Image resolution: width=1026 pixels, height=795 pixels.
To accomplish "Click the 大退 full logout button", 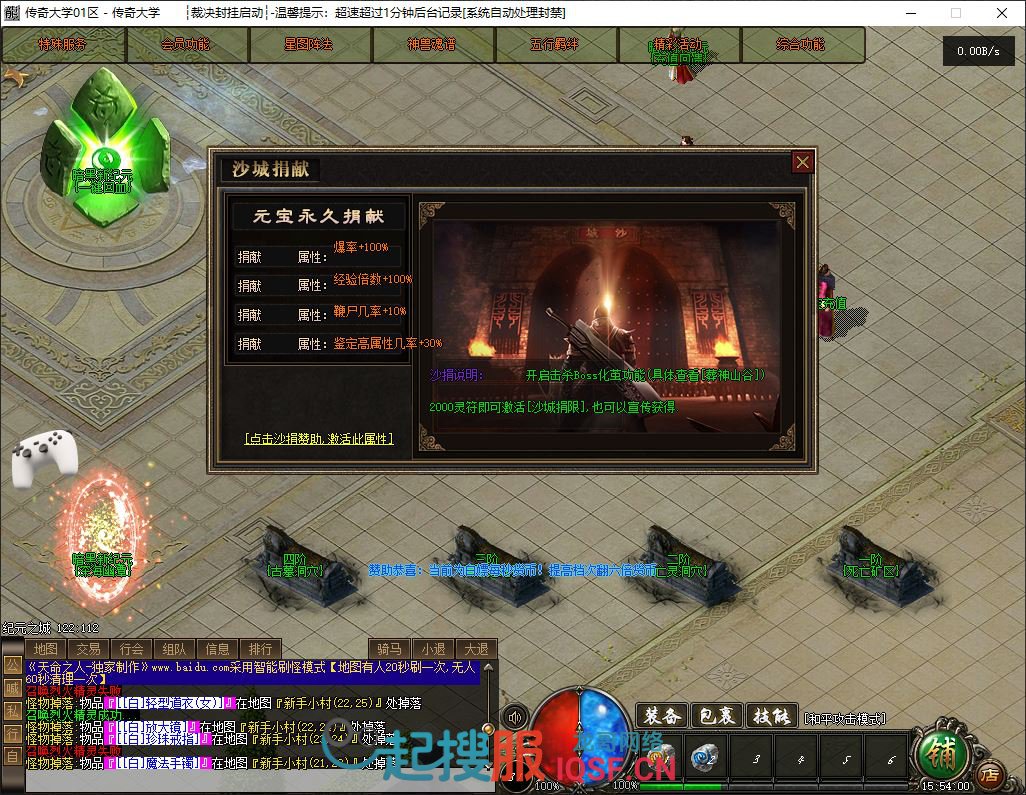I will pos(476,649).
